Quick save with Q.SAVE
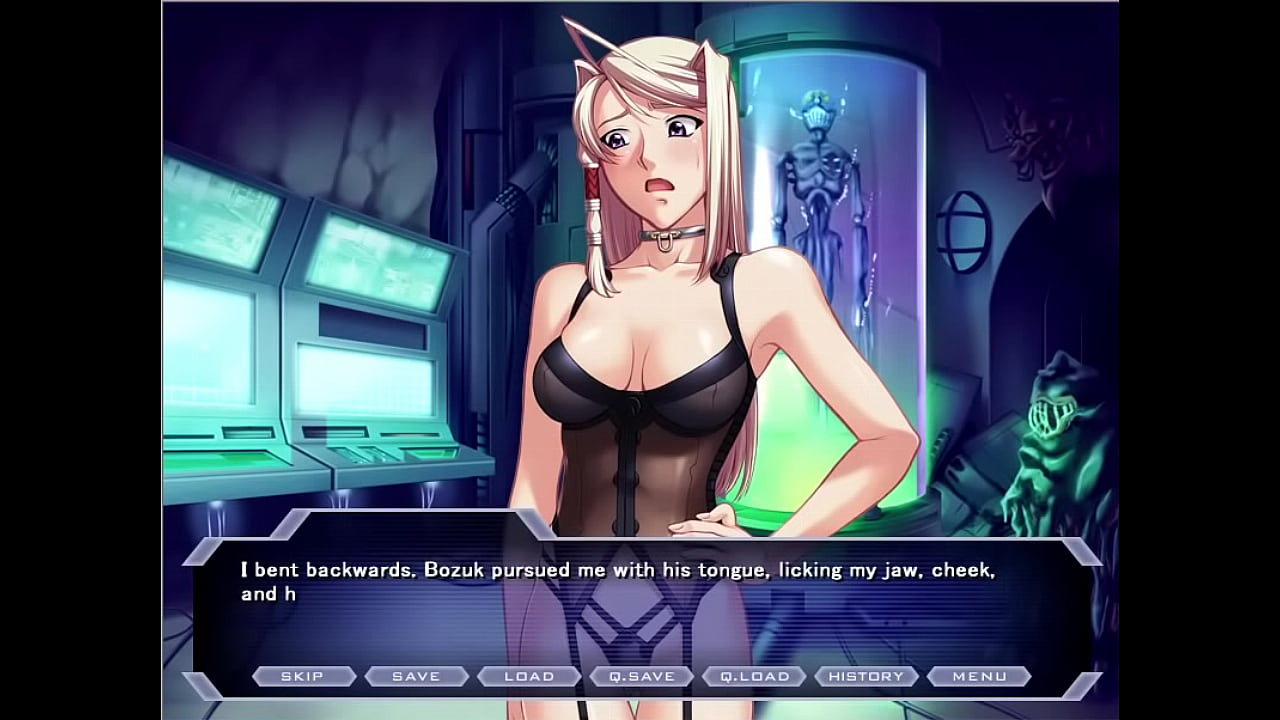 tap(642, 677)
